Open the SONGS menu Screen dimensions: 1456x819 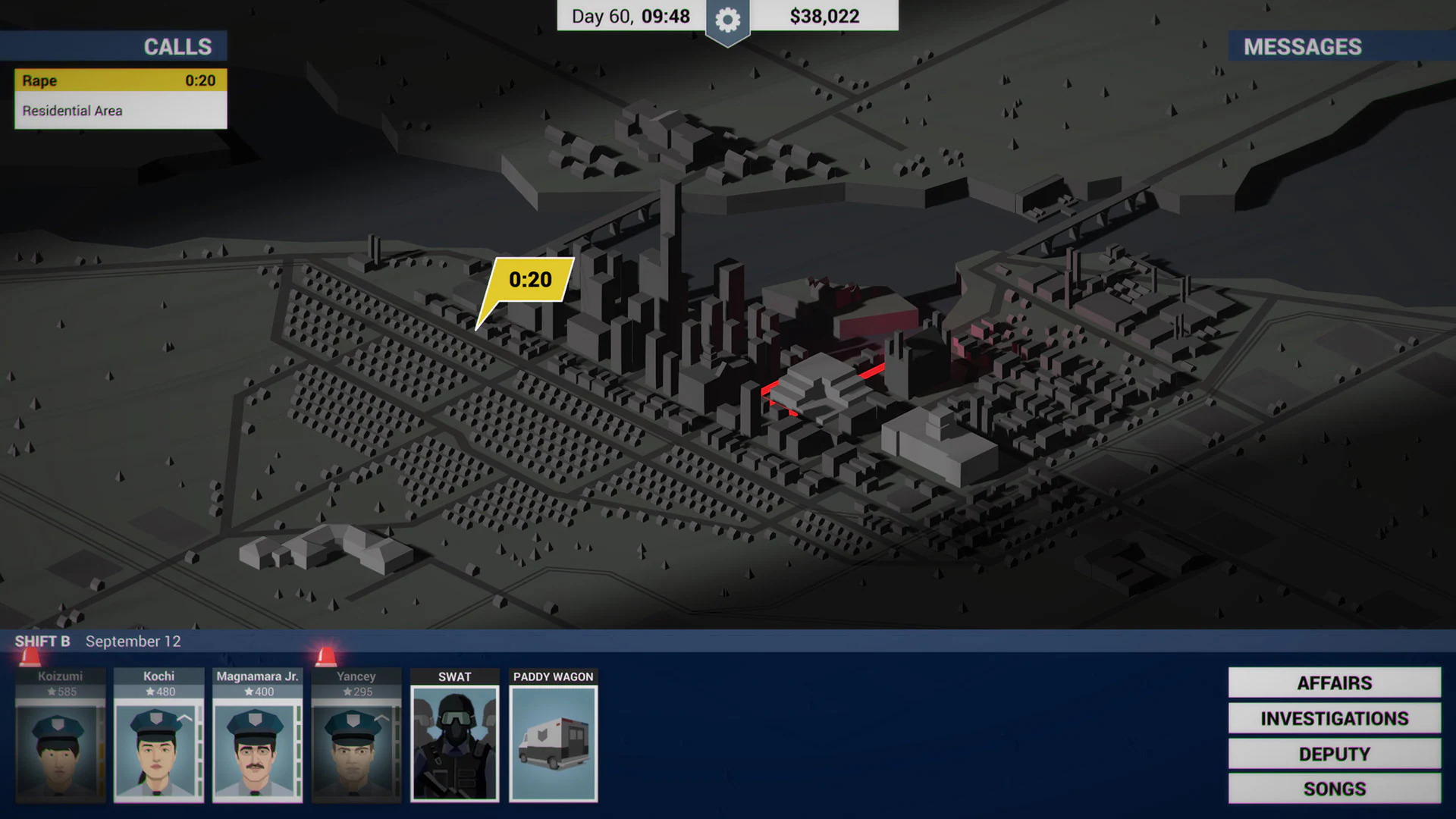pyautogui.click(x=1333, y=789)
